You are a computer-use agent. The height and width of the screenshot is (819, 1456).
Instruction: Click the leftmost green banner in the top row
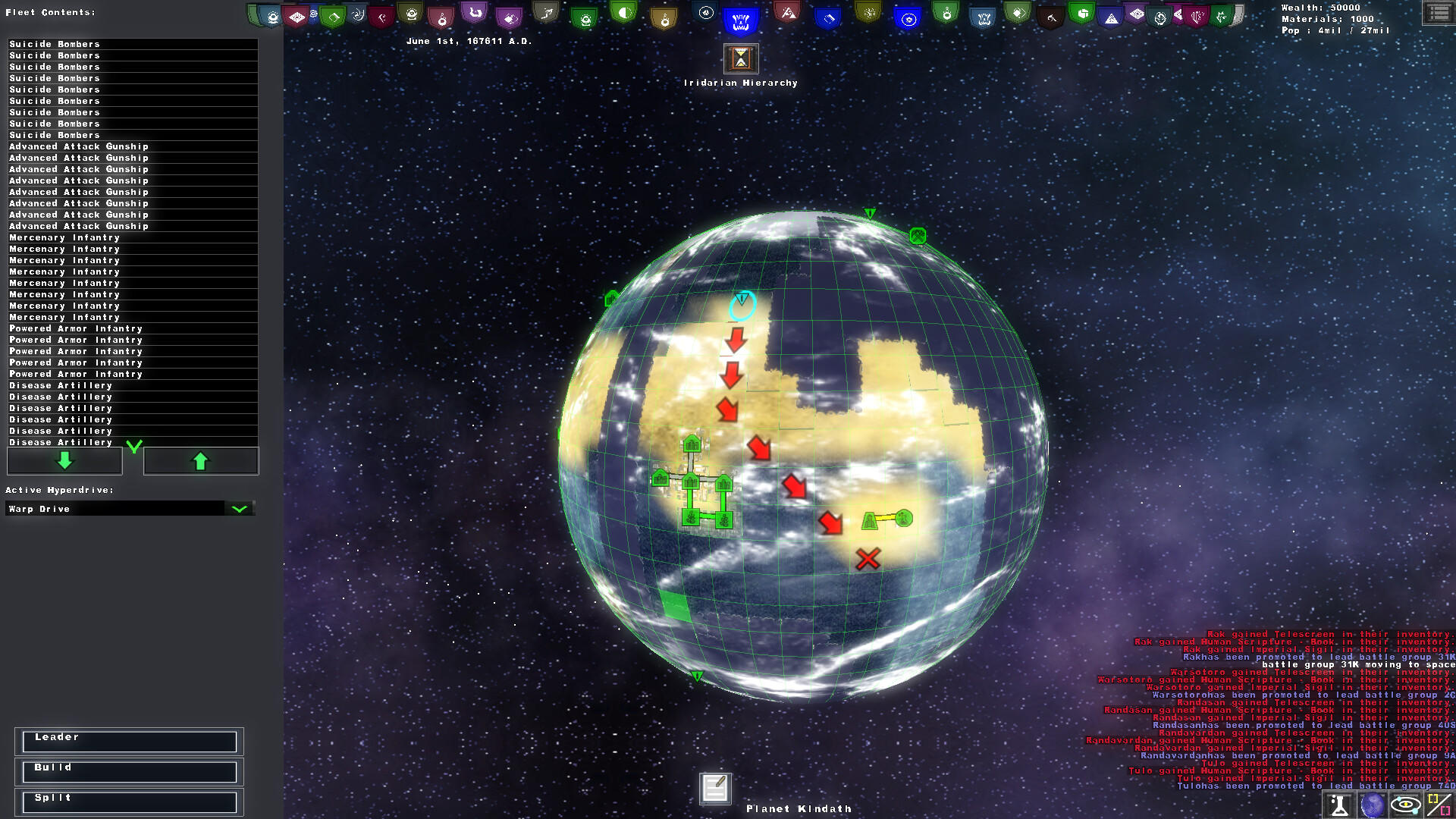[251, 13]
